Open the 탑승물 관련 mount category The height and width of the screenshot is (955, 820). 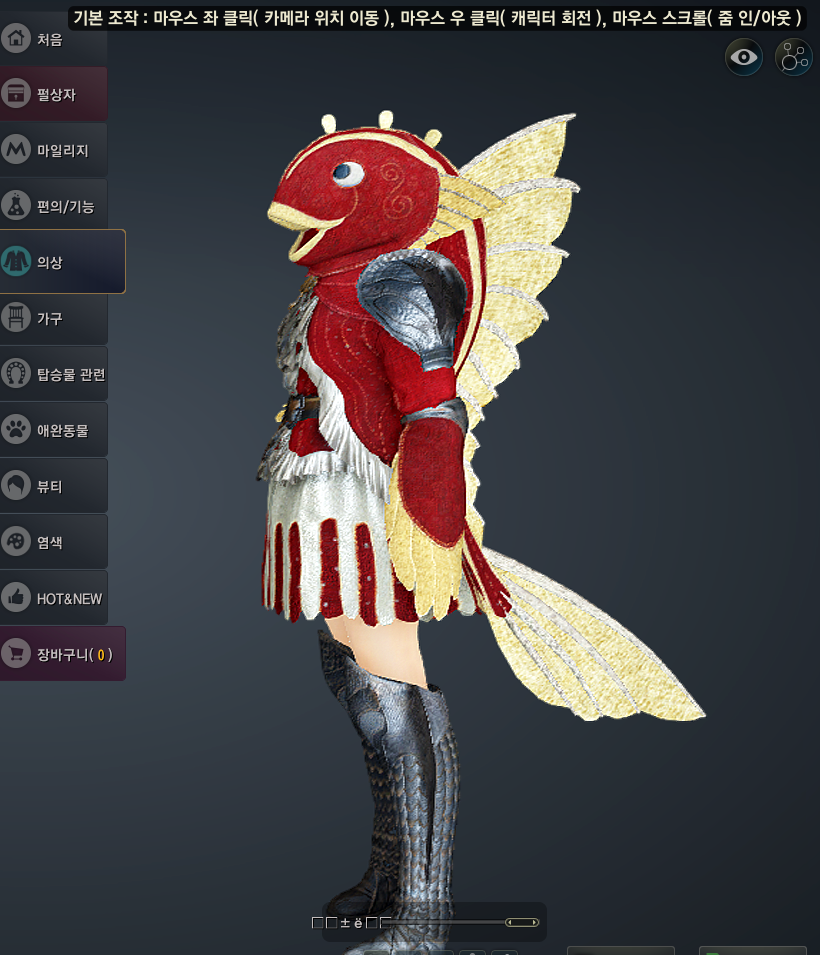pyautogui.click(x=54, y=375)
